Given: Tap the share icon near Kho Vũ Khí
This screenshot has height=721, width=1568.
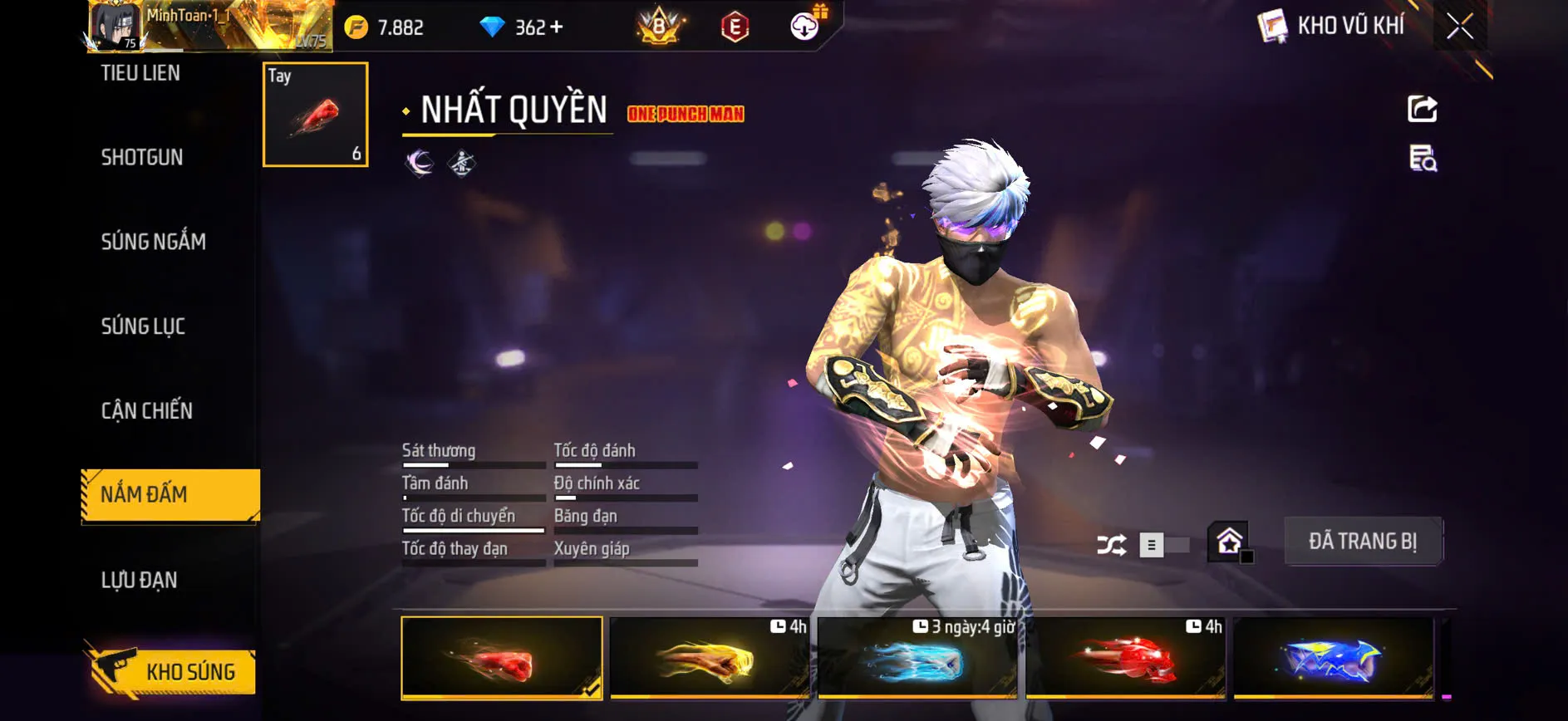Looking at the screenshot, I should point(1423,107).
